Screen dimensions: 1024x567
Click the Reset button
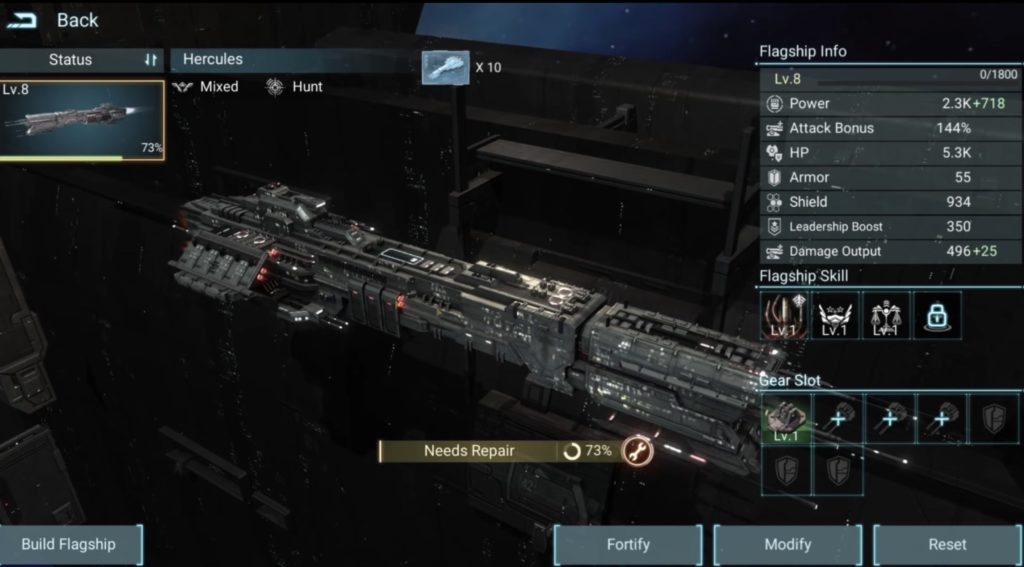(x=946, y=545)
